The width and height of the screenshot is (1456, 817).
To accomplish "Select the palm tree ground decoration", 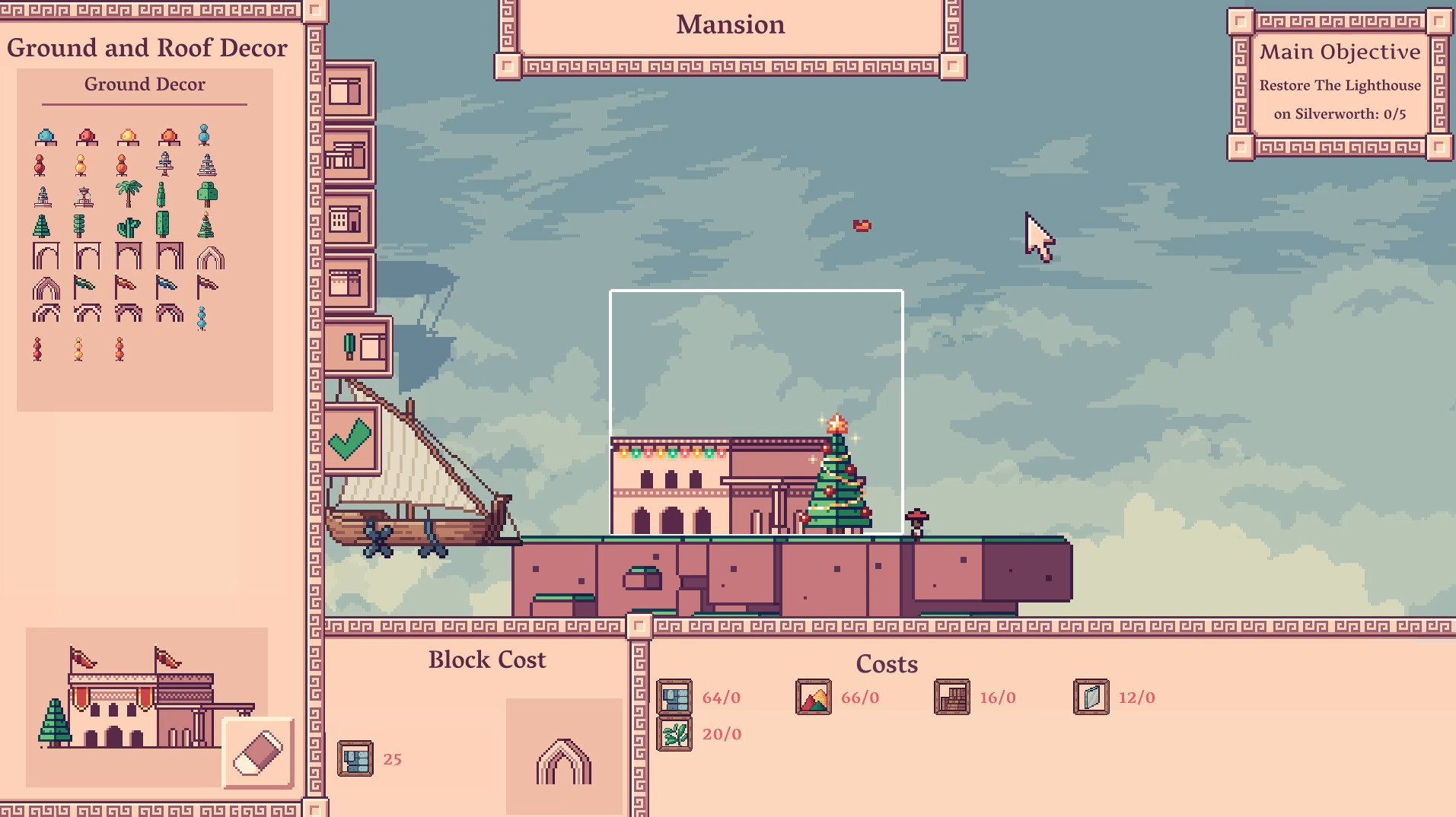I will (129, 192).
